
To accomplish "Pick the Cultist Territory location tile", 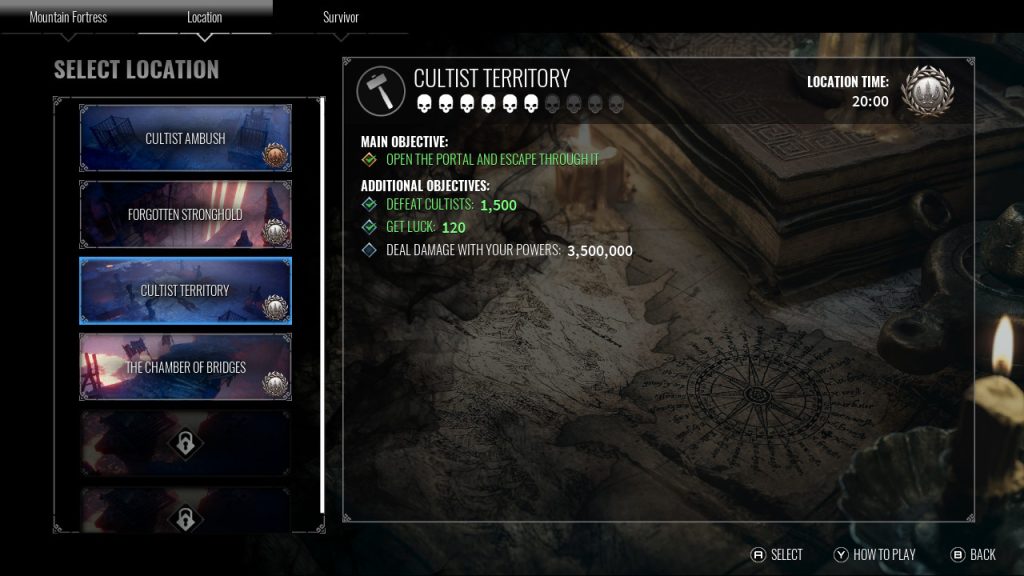I will pyautogui.click(x=185, y=290).
